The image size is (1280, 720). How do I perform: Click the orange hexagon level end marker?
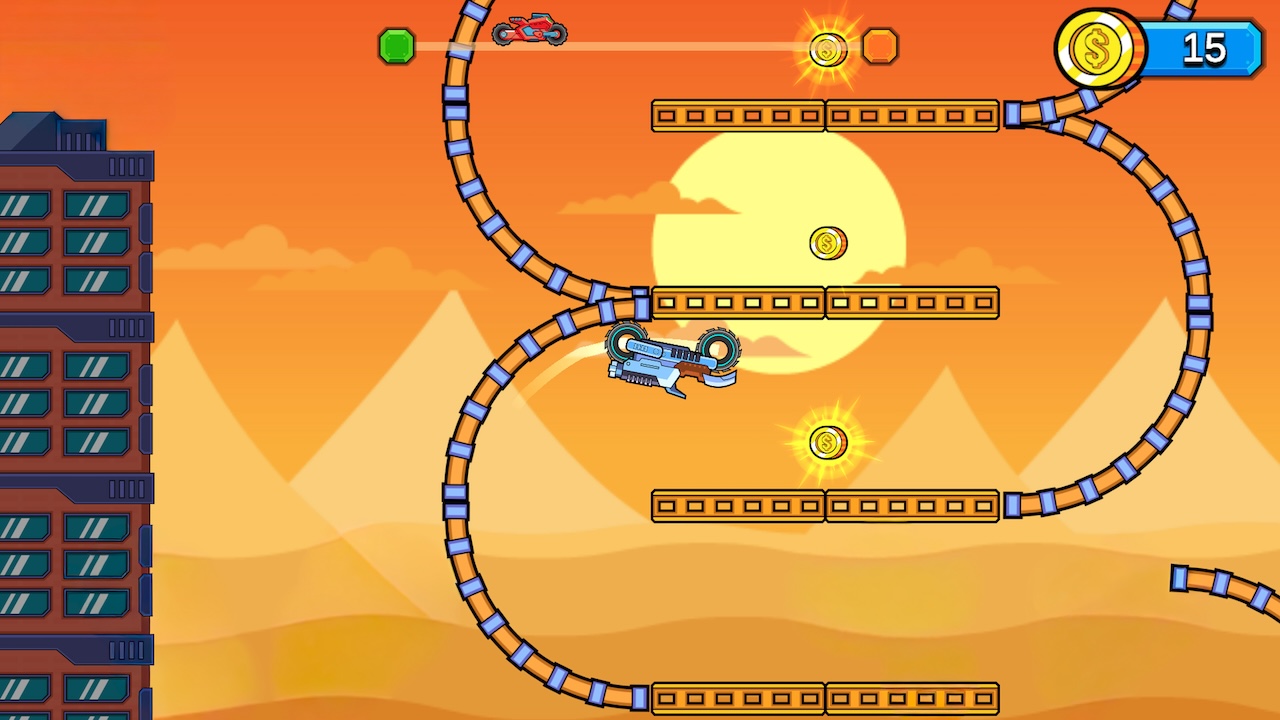pos(881,46)
